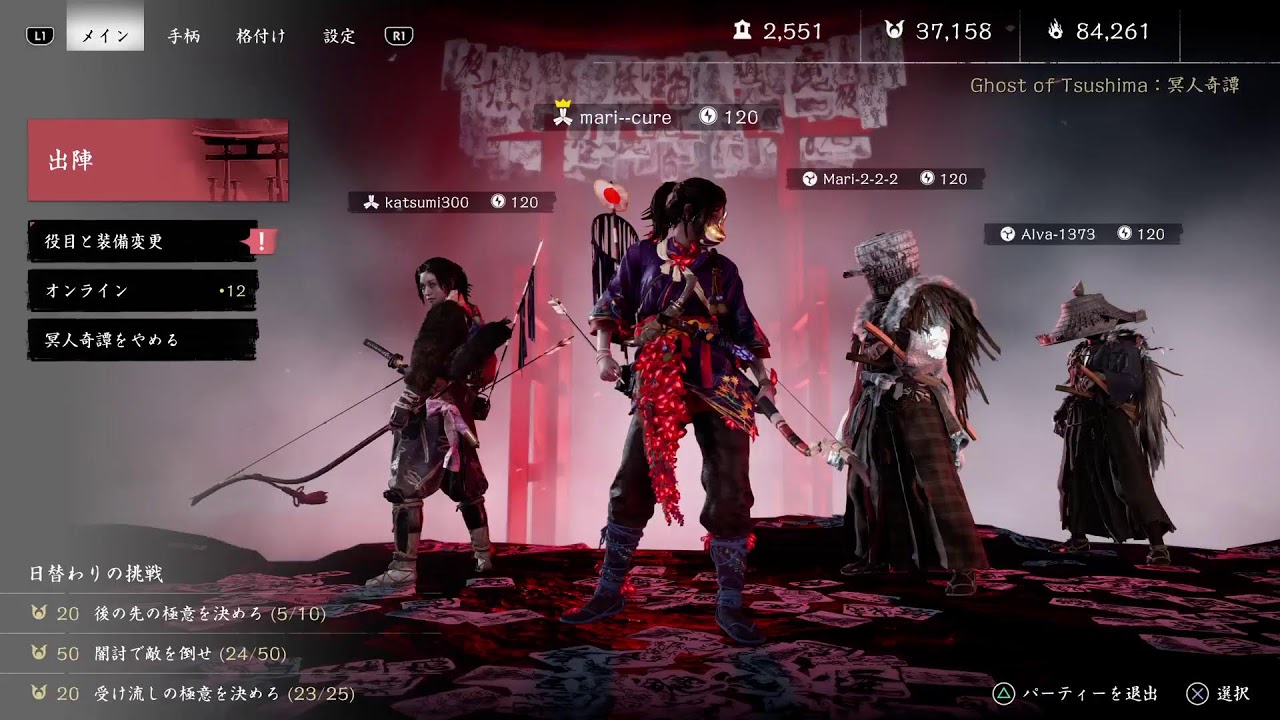1280x720 pixels.
Task: Click the assassin class icon next to katsumi300
Action: click(372, 203)
